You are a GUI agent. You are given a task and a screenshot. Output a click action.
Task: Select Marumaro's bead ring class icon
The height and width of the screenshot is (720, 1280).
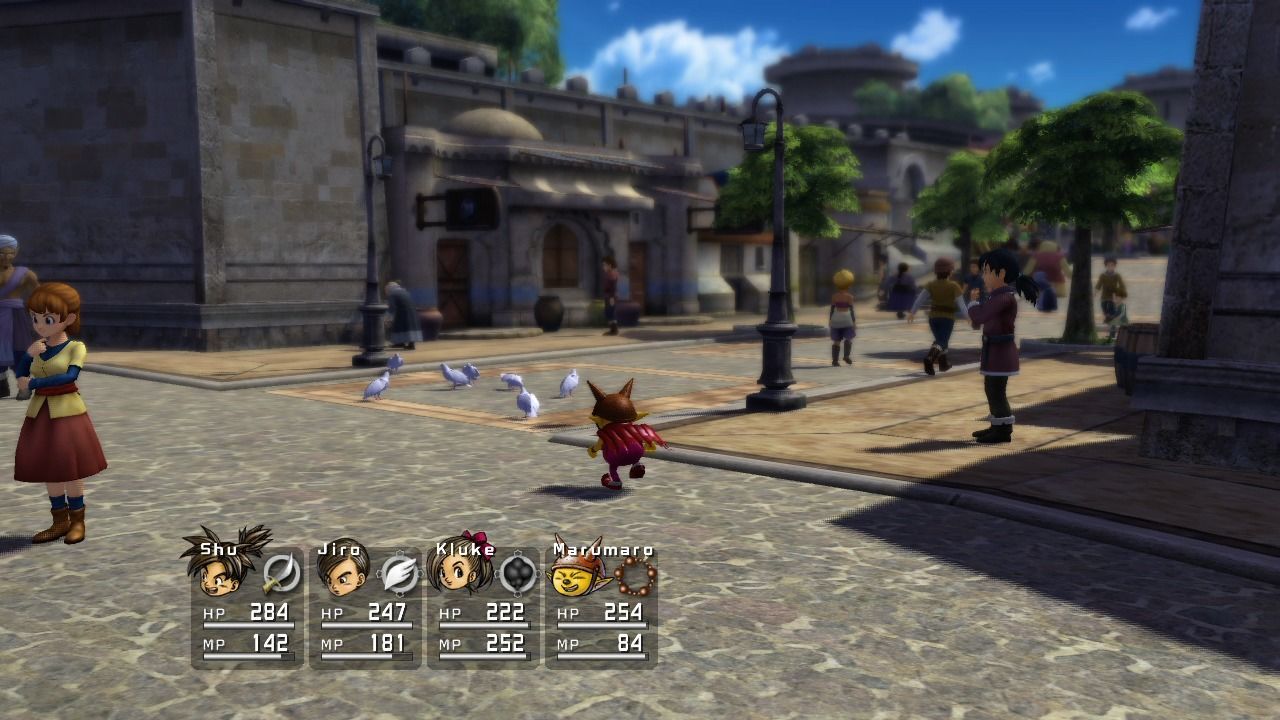635,575
